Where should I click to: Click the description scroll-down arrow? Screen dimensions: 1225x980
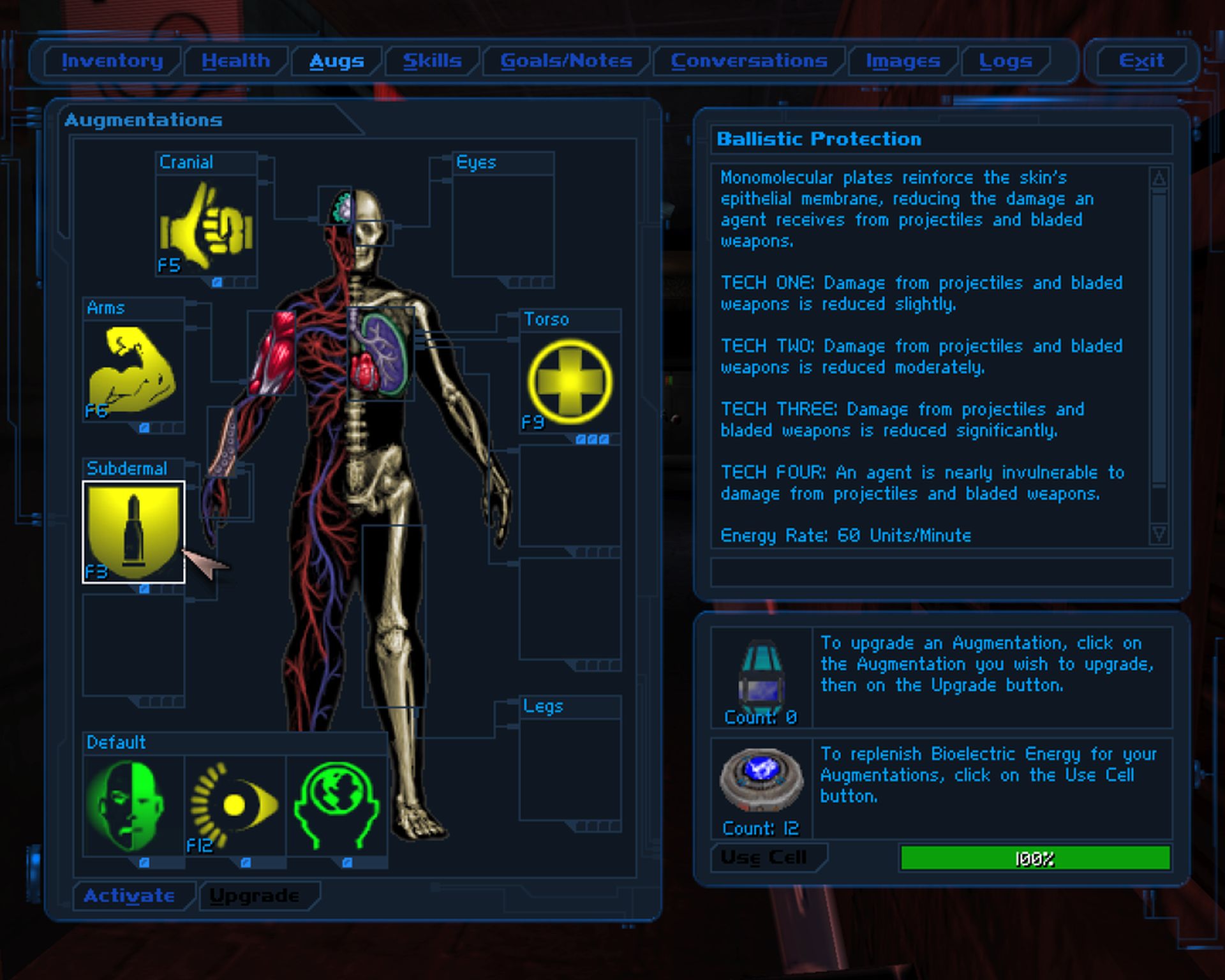(x=1159, y=533)
